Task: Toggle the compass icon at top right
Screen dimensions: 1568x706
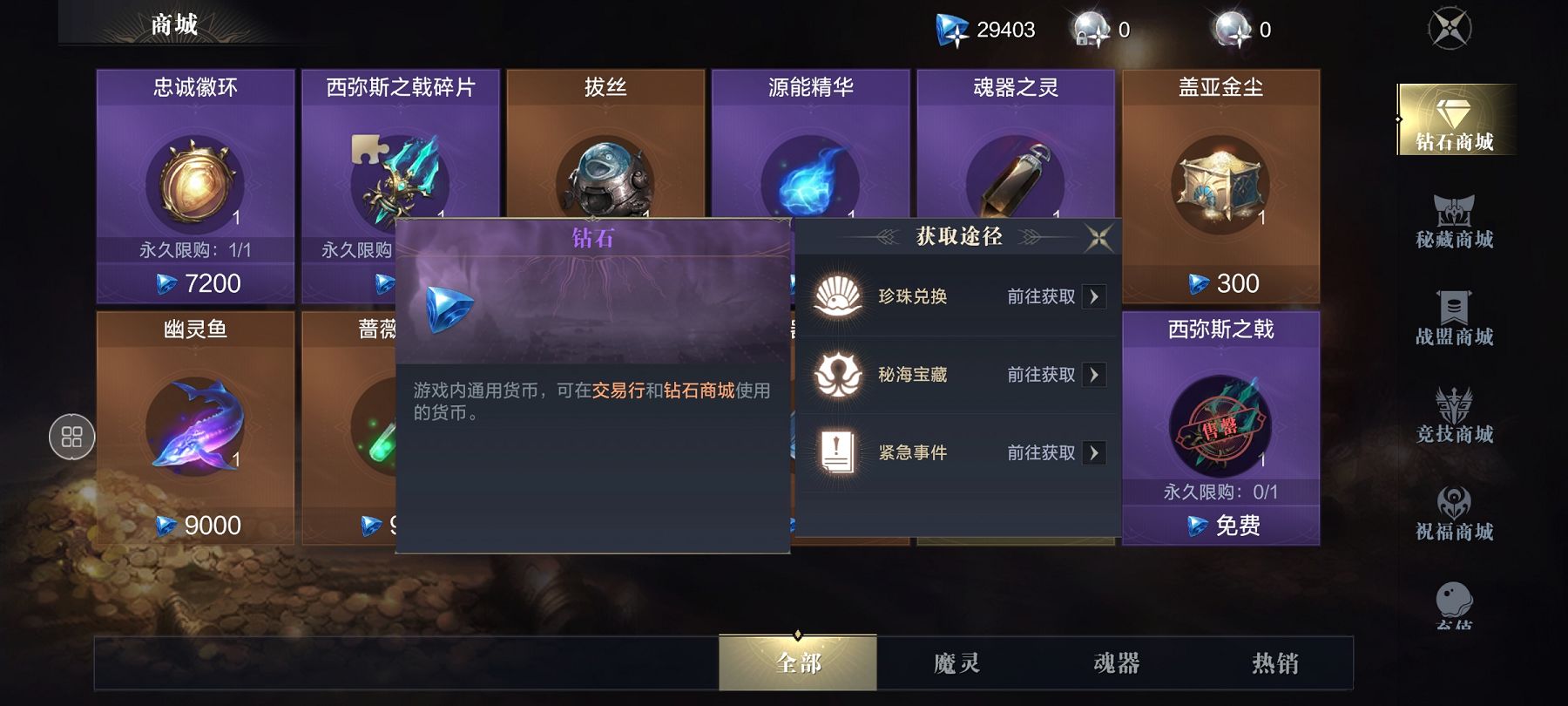Action: point(1450,28)
